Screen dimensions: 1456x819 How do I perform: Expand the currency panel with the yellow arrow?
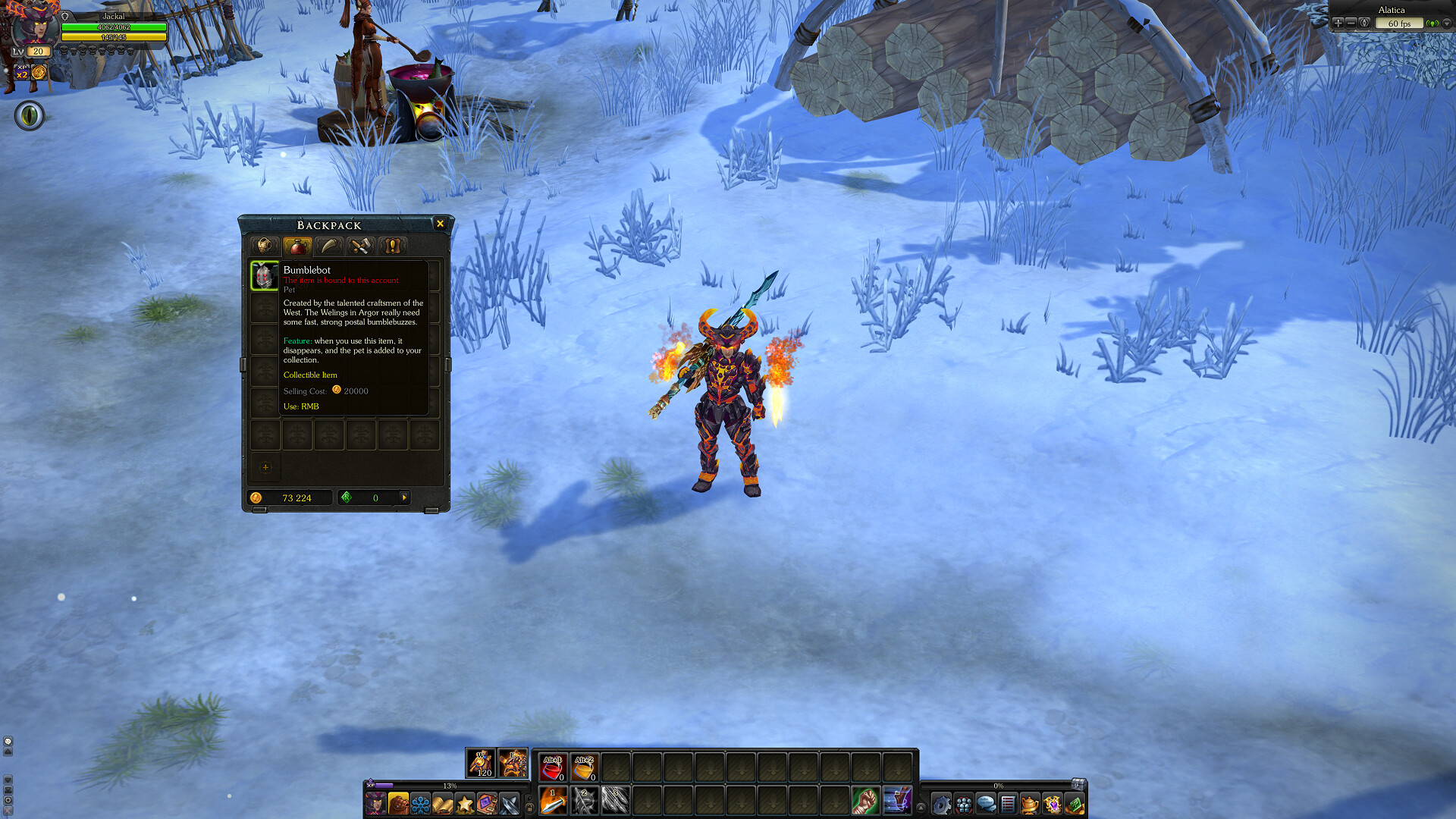[x=405, y=497]
